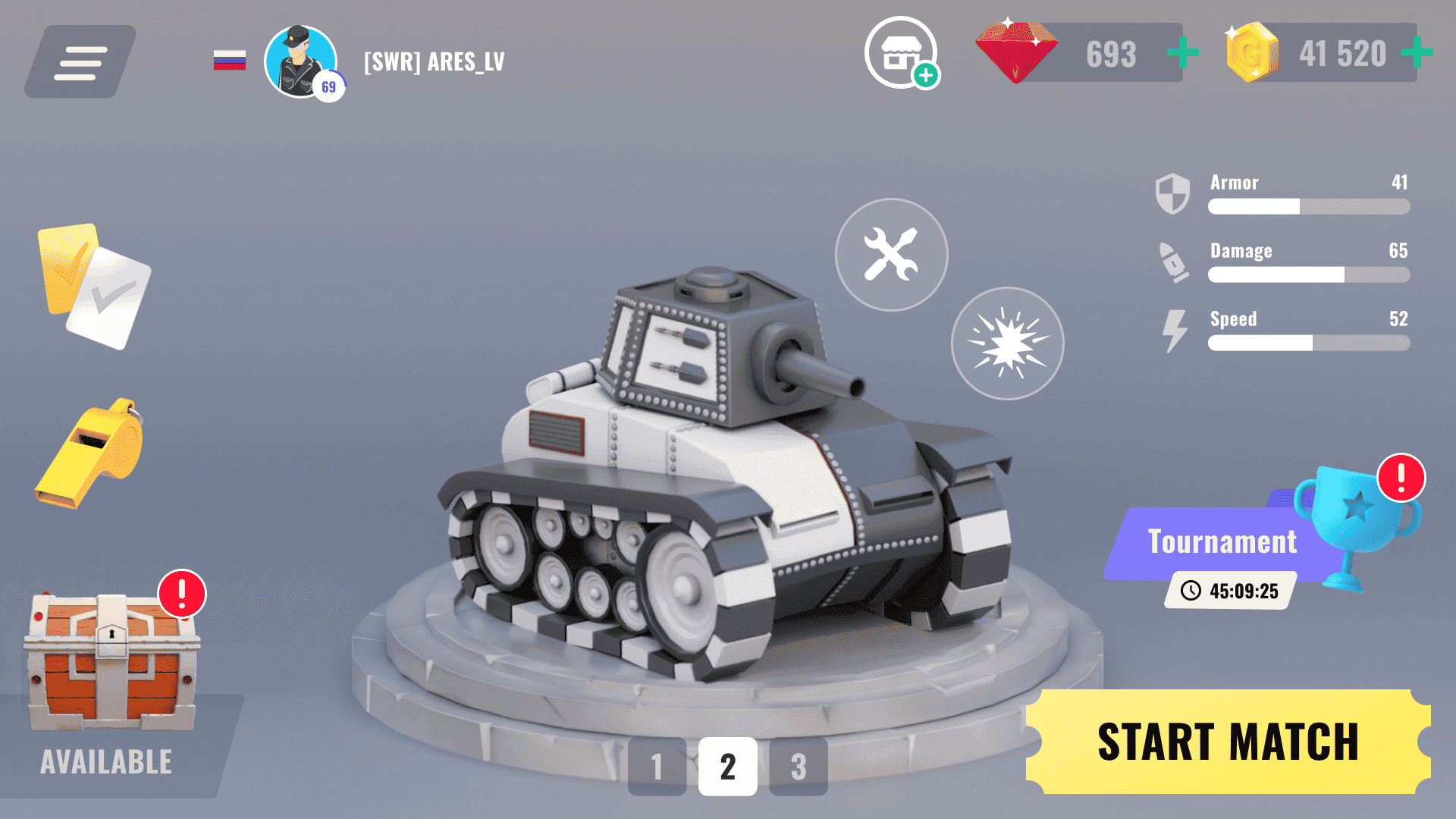Open the daily tasks checkmark cards
Image resolution: width=1456 pixels, height=819 pixels.
[93, 286]
